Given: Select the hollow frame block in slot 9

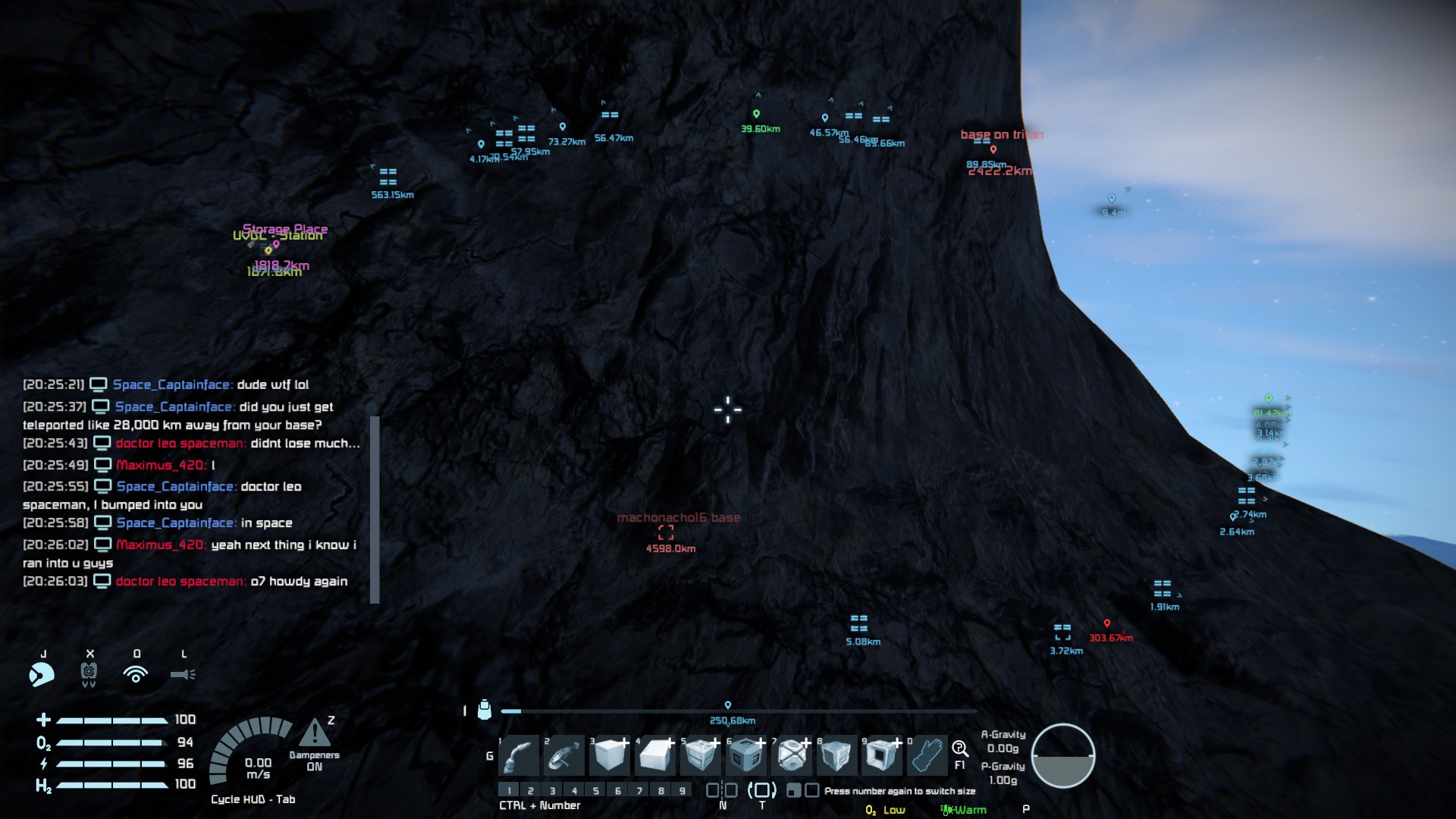Looking at the screenshot, I should click(x=881, y=755).
